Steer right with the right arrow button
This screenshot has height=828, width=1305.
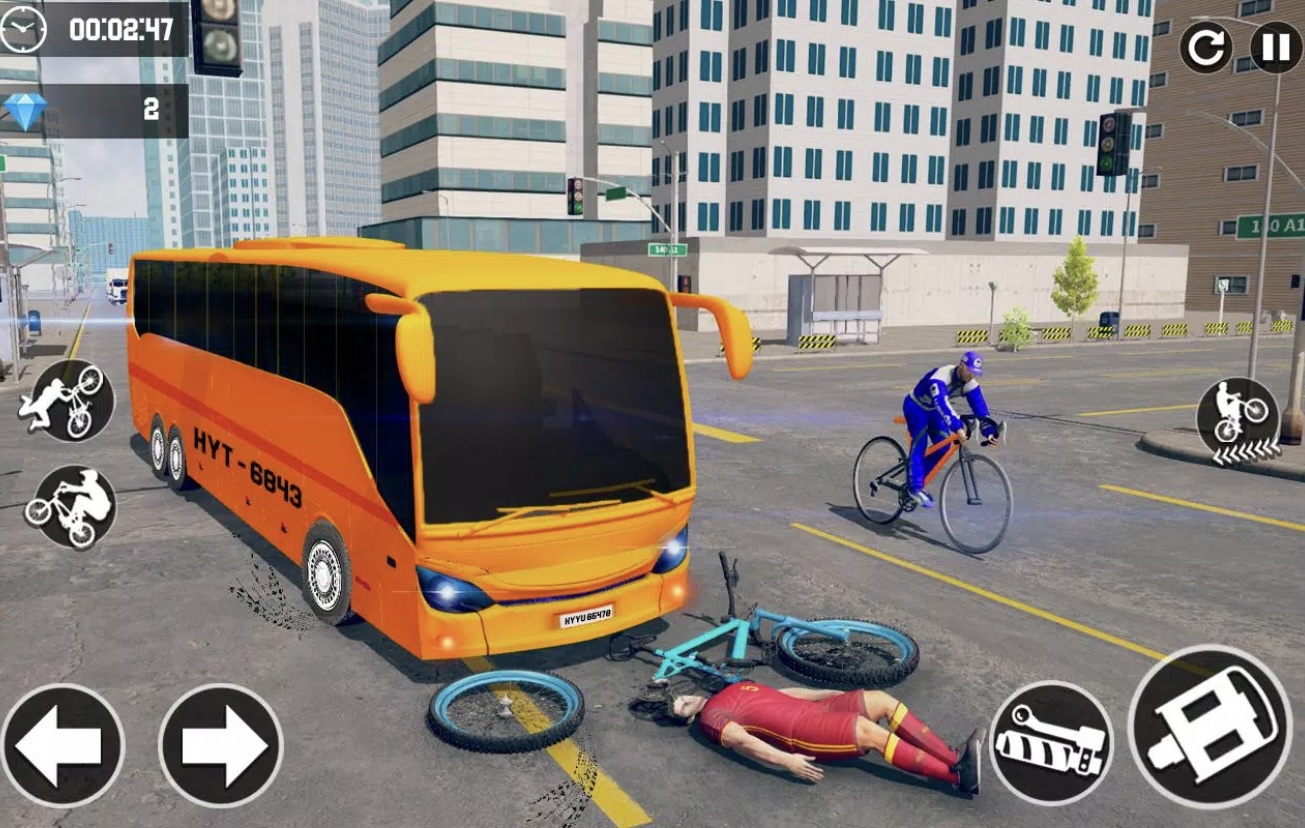point(220,745)
